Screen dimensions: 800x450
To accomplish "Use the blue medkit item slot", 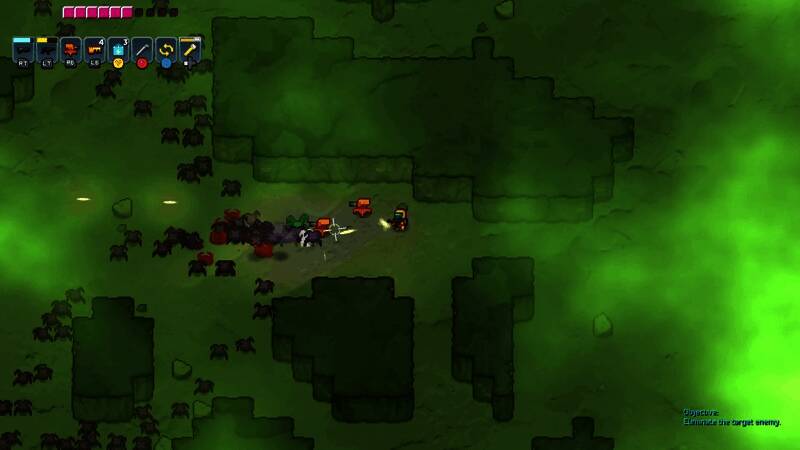I will coord(118,48).
